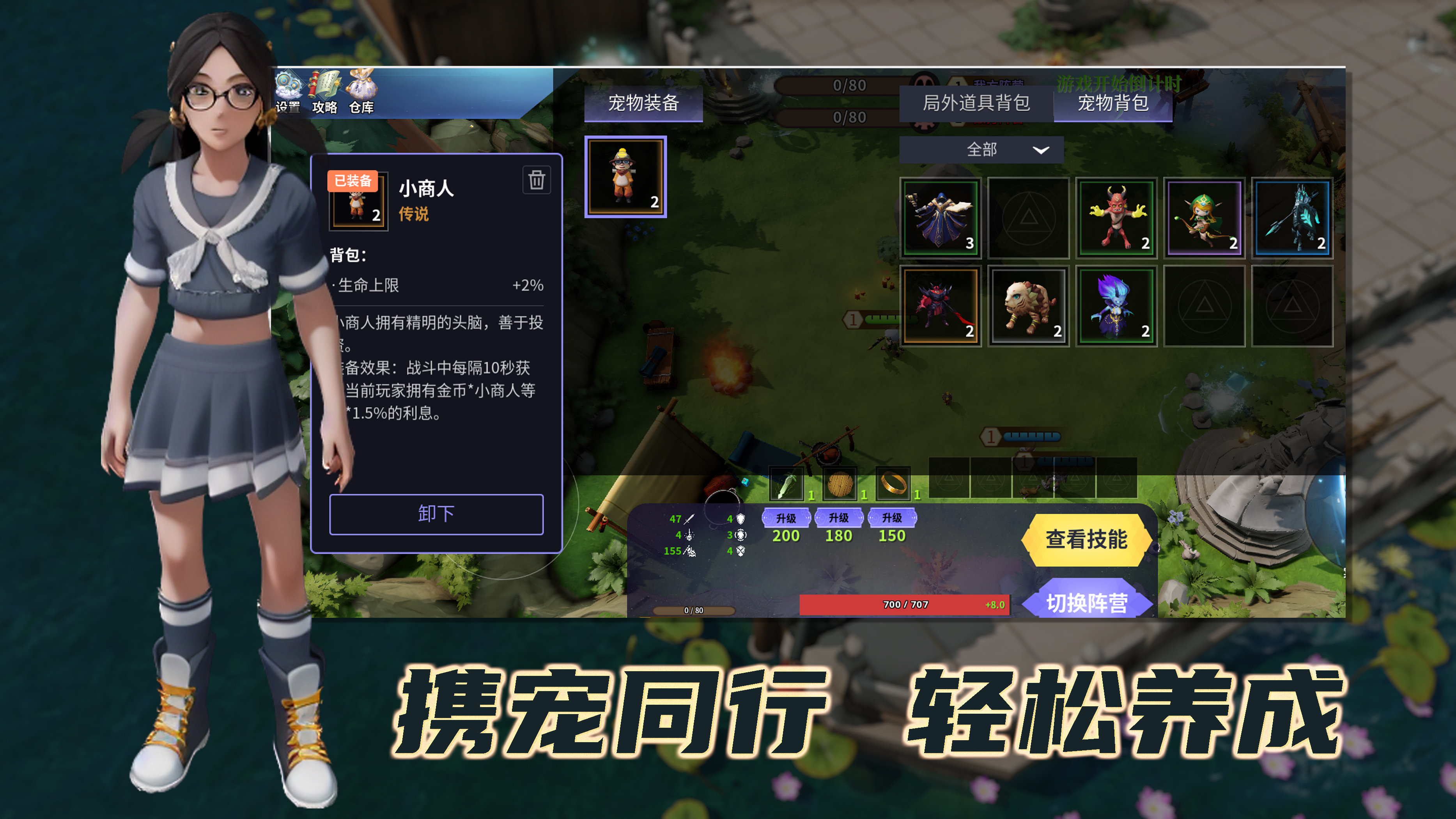Switch to the 宠物背包 tab
This screenshot has height=819, width=1456.
click(1114, 104)
